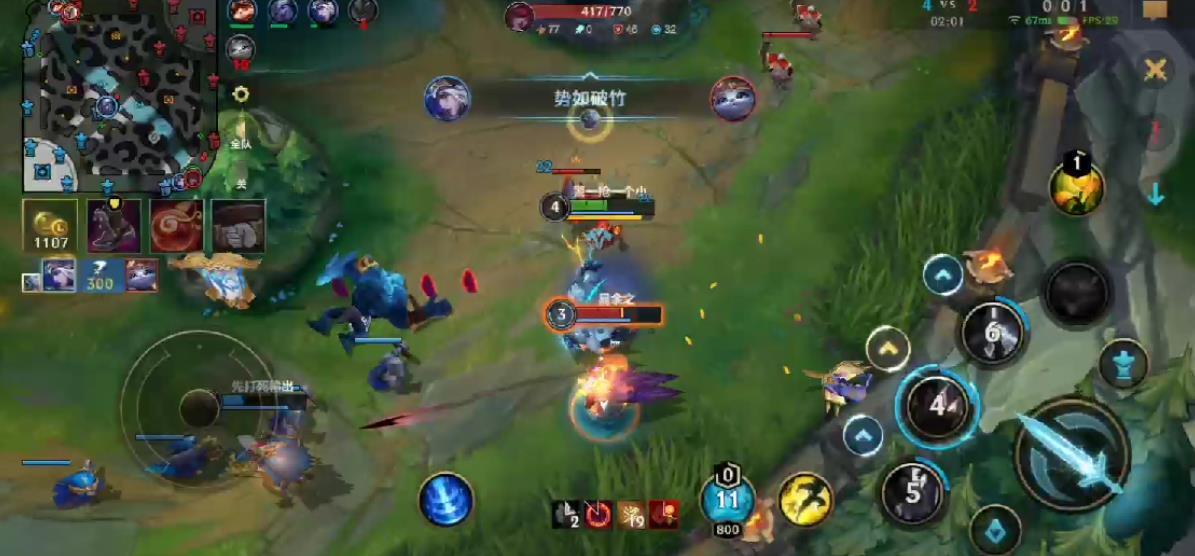Close the panel with the yellow X
The height and width of the screenshot is (556, 1195).
click(1156, 70)
